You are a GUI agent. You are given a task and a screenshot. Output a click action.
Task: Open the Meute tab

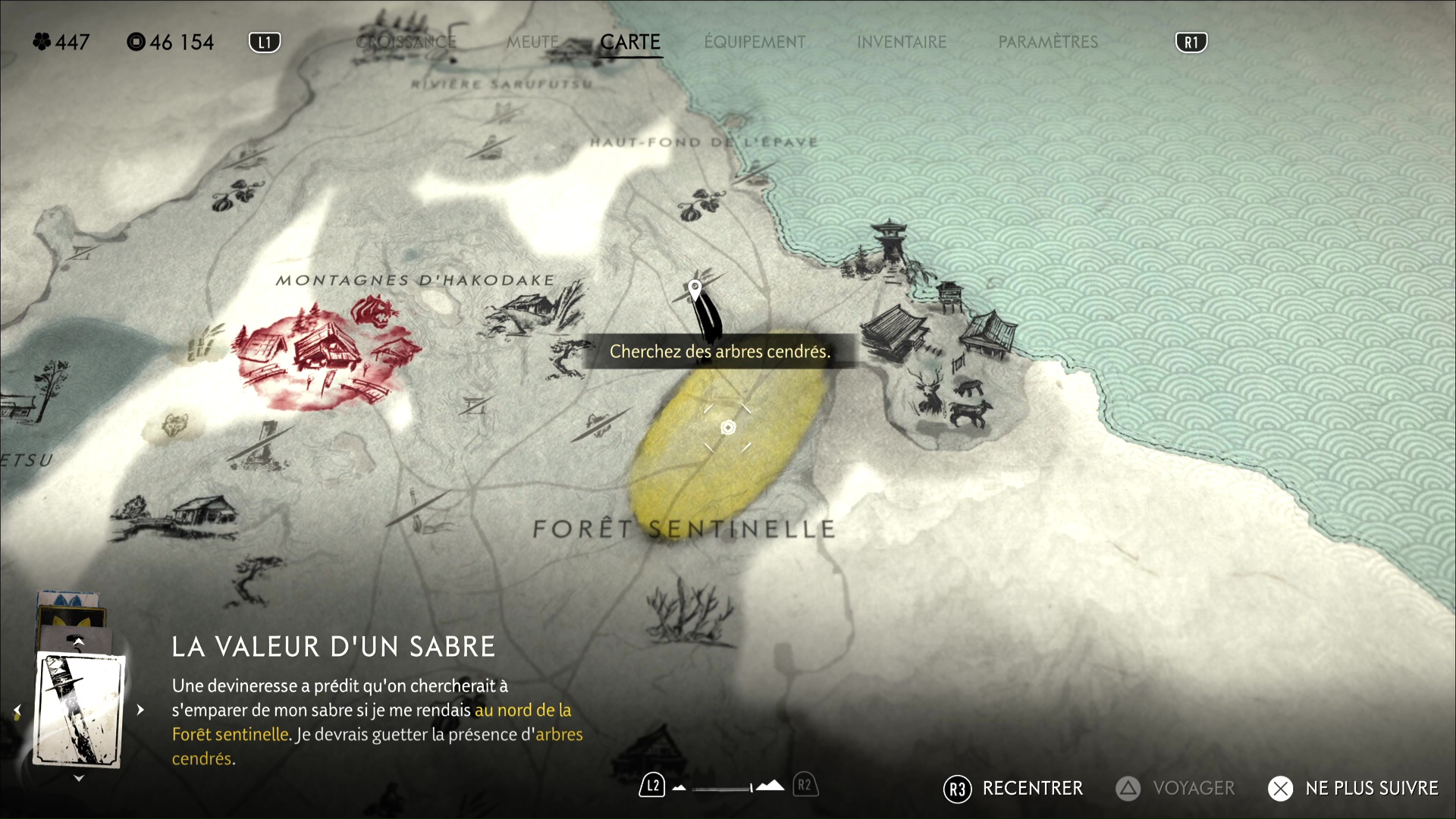[532, 42]
